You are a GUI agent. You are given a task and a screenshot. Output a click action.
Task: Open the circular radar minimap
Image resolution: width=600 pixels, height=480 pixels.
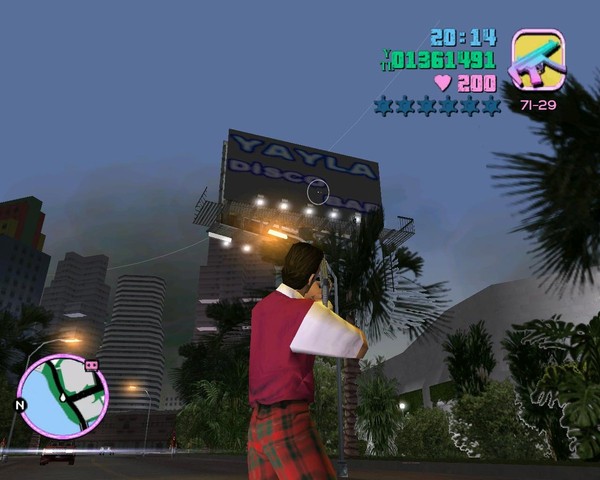coord(62,397)
